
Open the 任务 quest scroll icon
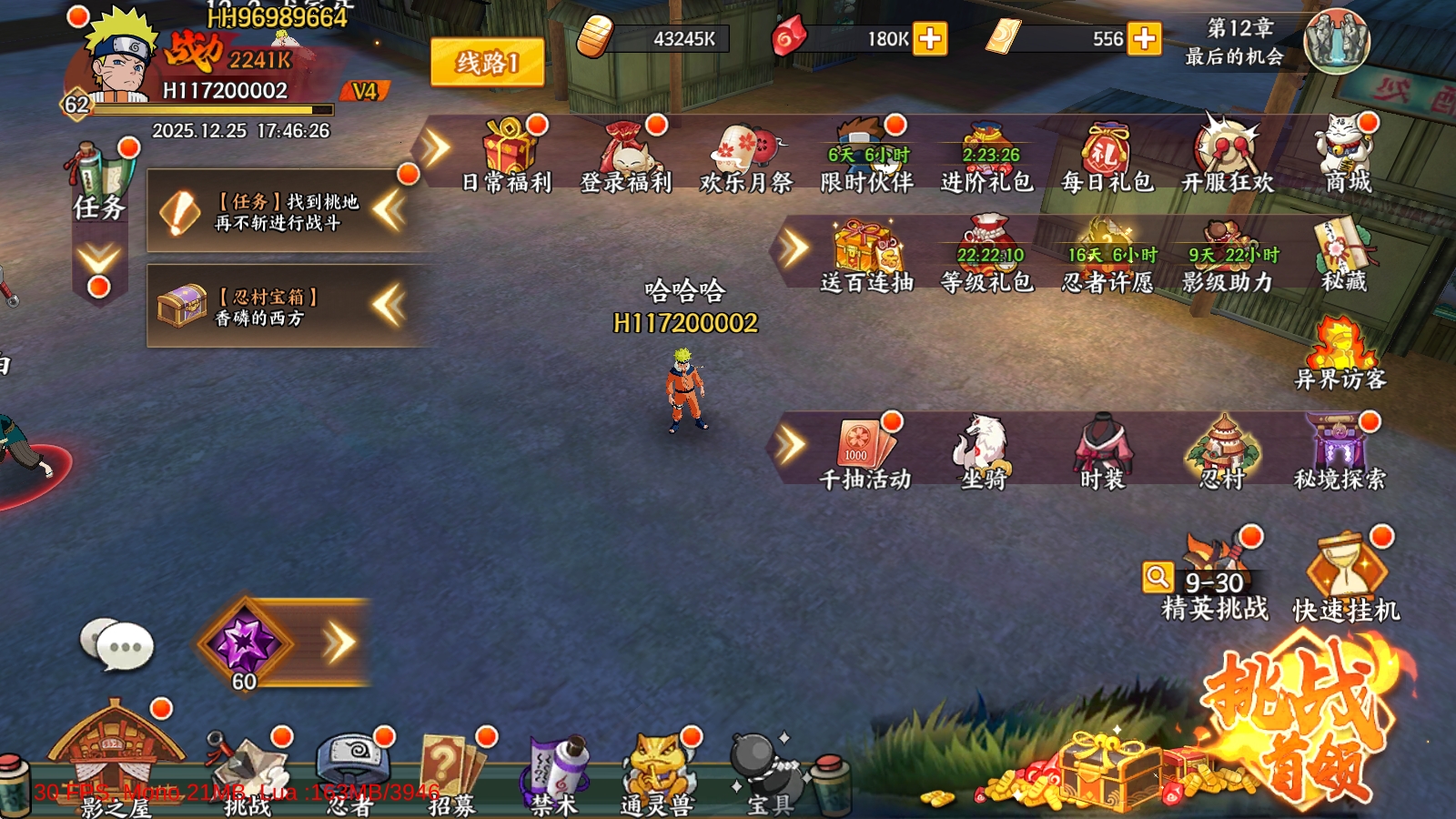[99, 182]
